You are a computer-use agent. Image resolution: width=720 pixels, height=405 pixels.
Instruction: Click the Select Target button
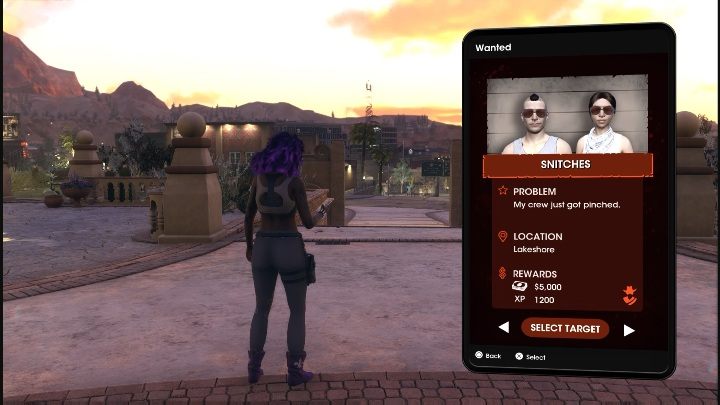tap(565, 328)
